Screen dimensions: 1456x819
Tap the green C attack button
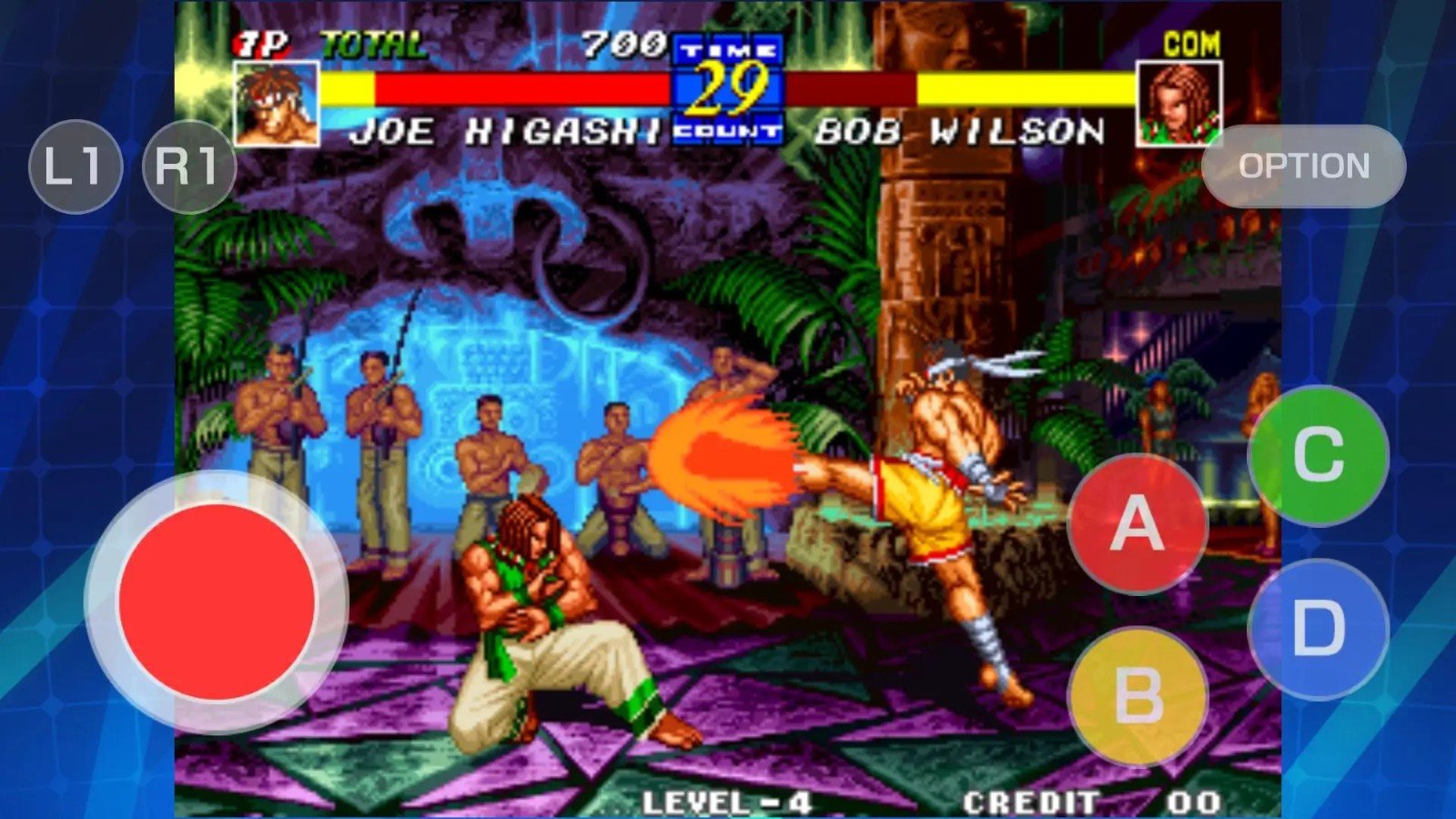pos(1318,455)
